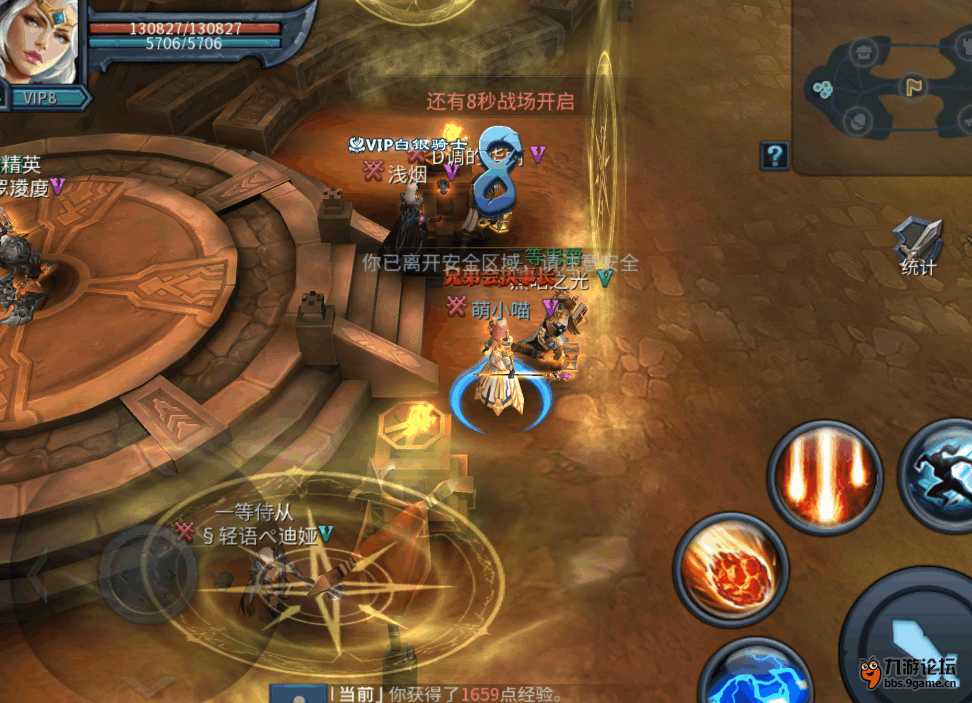Viewport: 972px width, 703px height.
Task: Cast the flaming meteor skill
Action: 731,570
